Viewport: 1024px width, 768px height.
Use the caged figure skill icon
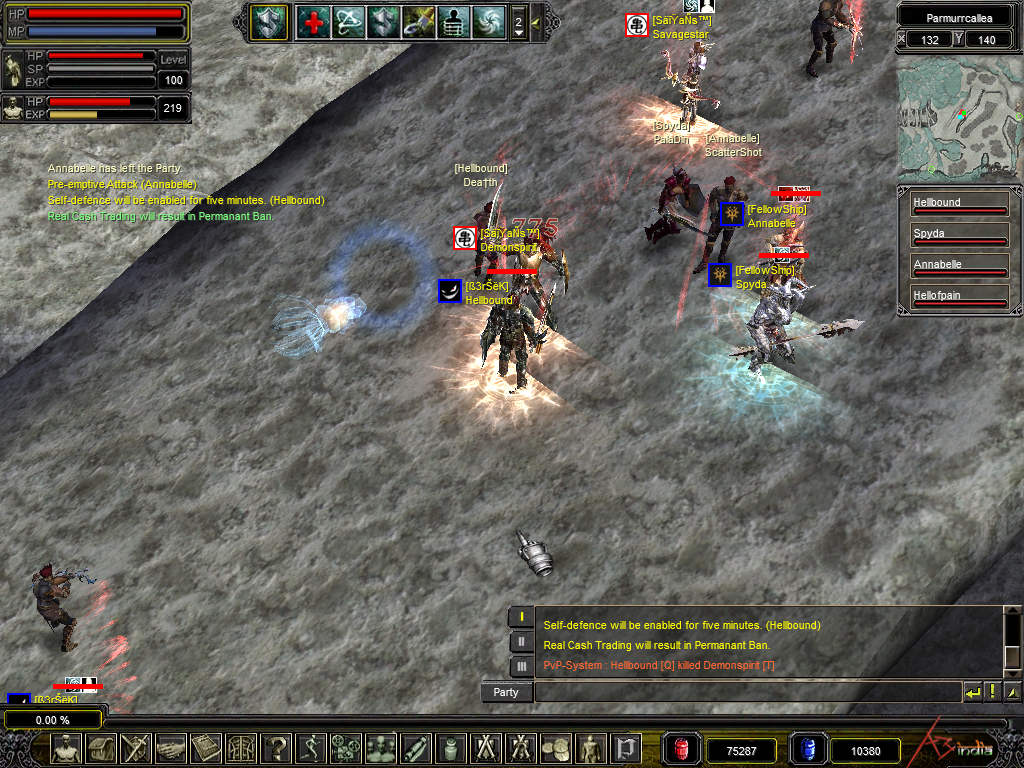point(453,21)
